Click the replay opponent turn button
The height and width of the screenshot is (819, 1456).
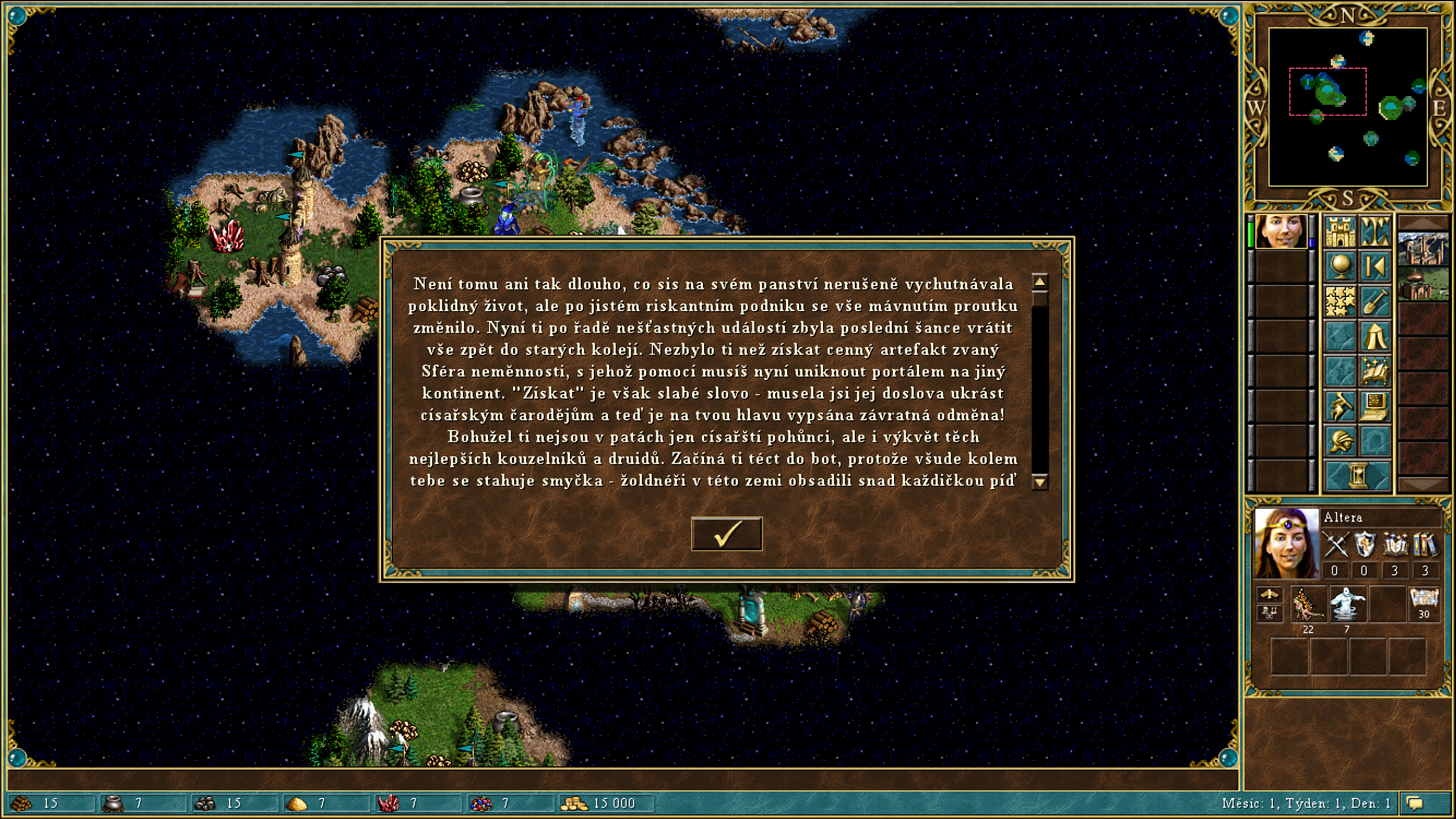click(x=1375, y=266)
